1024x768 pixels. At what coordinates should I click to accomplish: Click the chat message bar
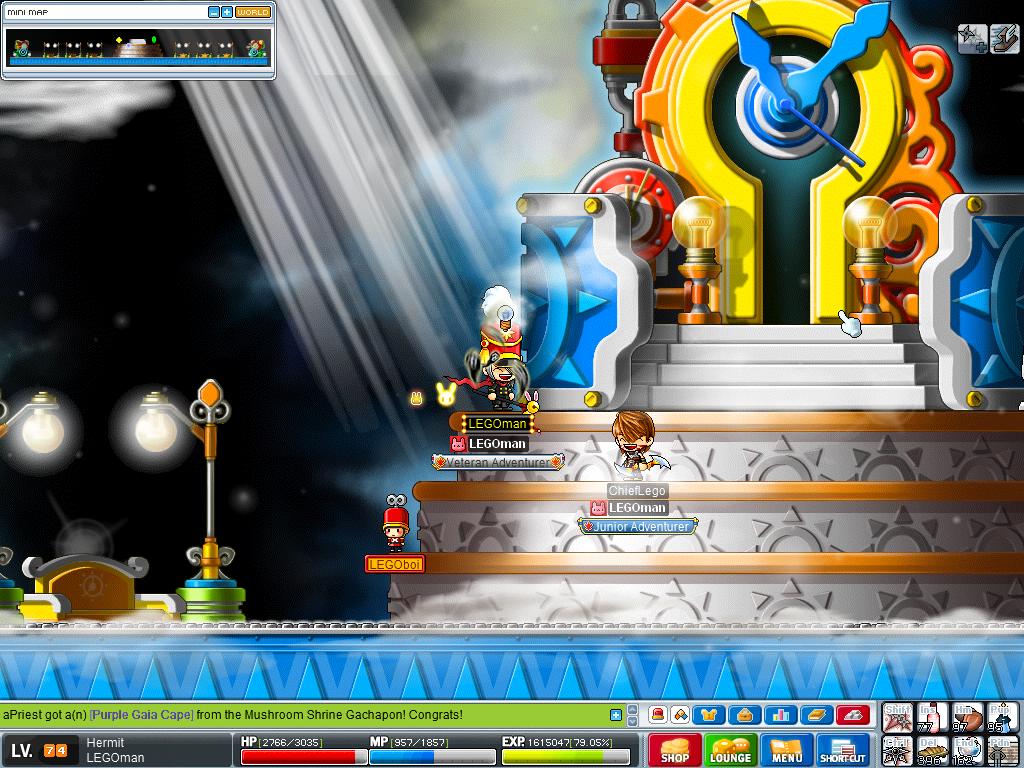(x=300, y=715)
